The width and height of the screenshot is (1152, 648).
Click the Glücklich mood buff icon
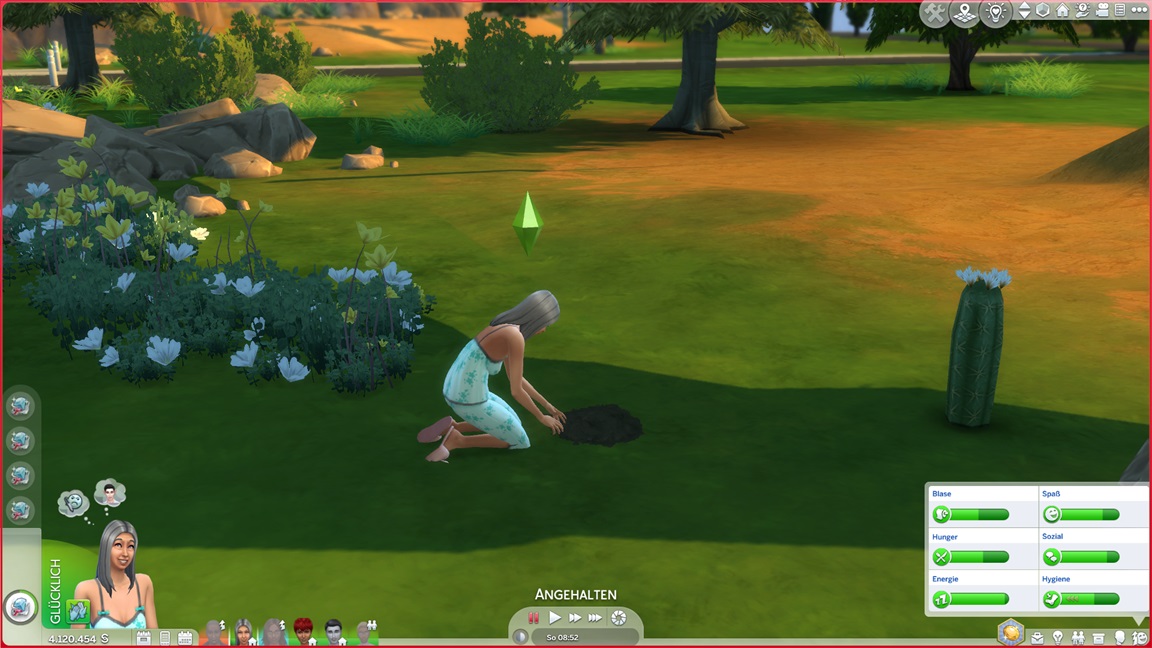[77, 611]
